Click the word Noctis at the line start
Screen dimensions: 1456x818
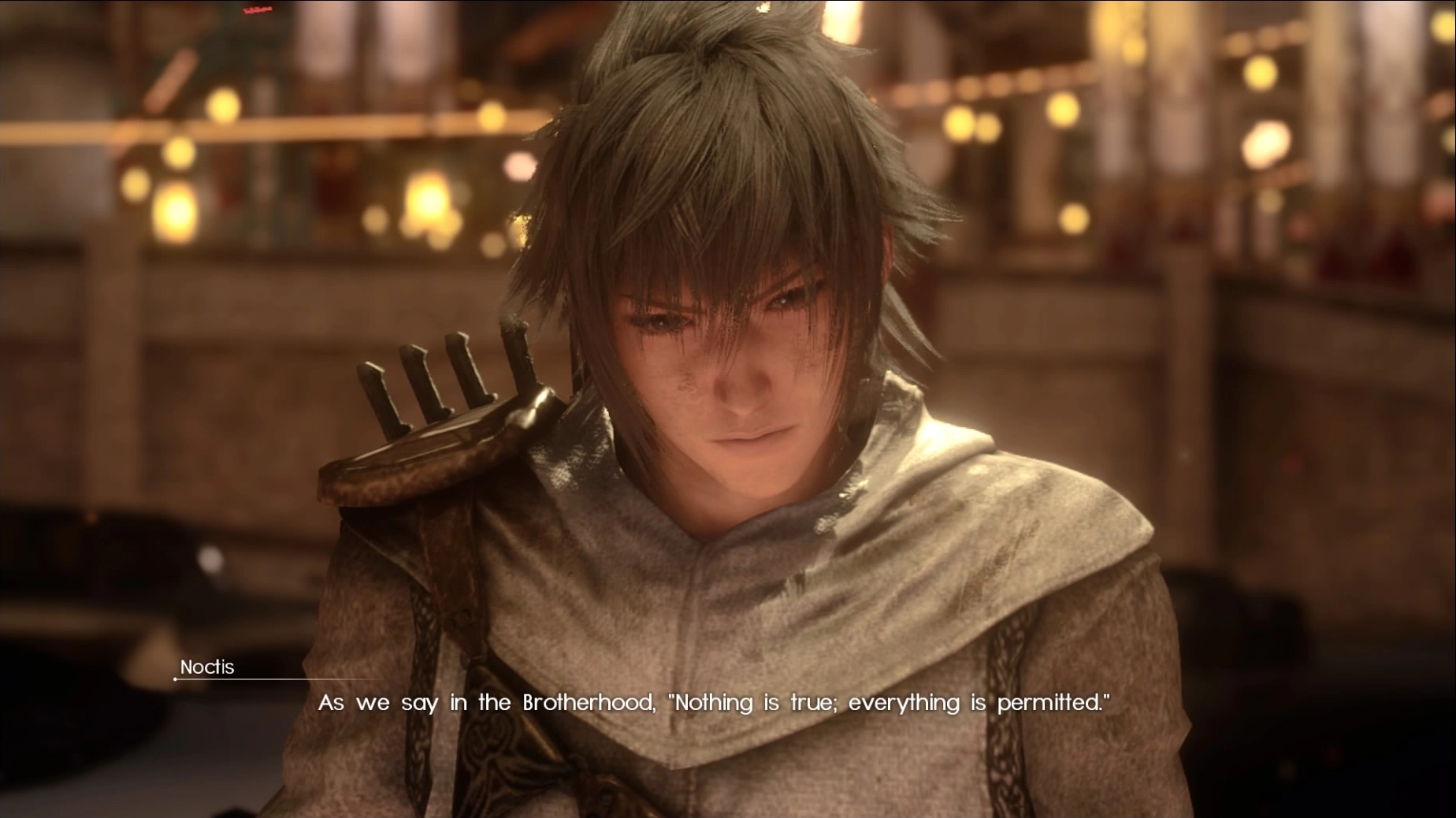pyautogui.click(x=206, y=667)
